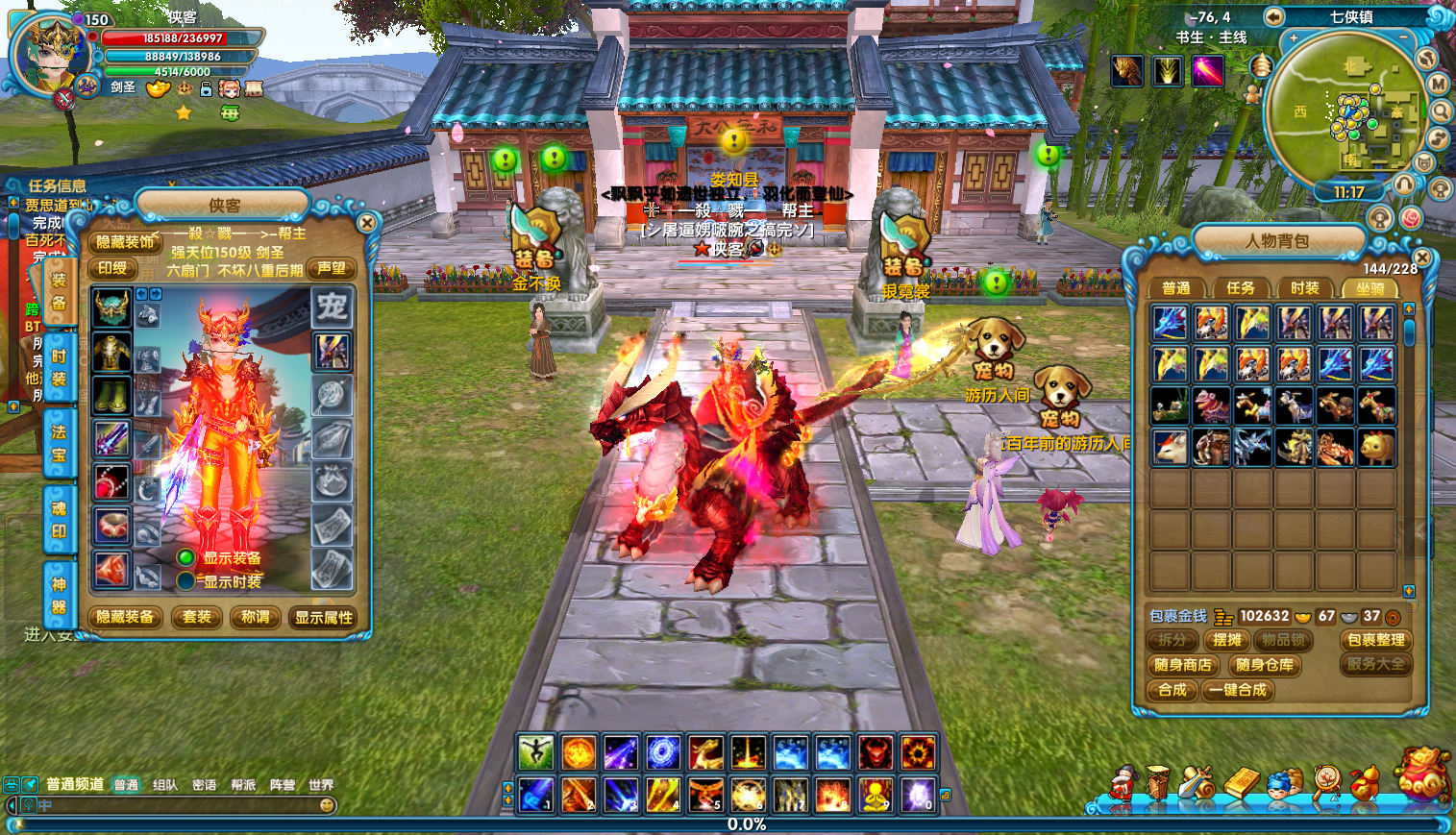Open the 任务 tab in the backpack

(1240, 288)
